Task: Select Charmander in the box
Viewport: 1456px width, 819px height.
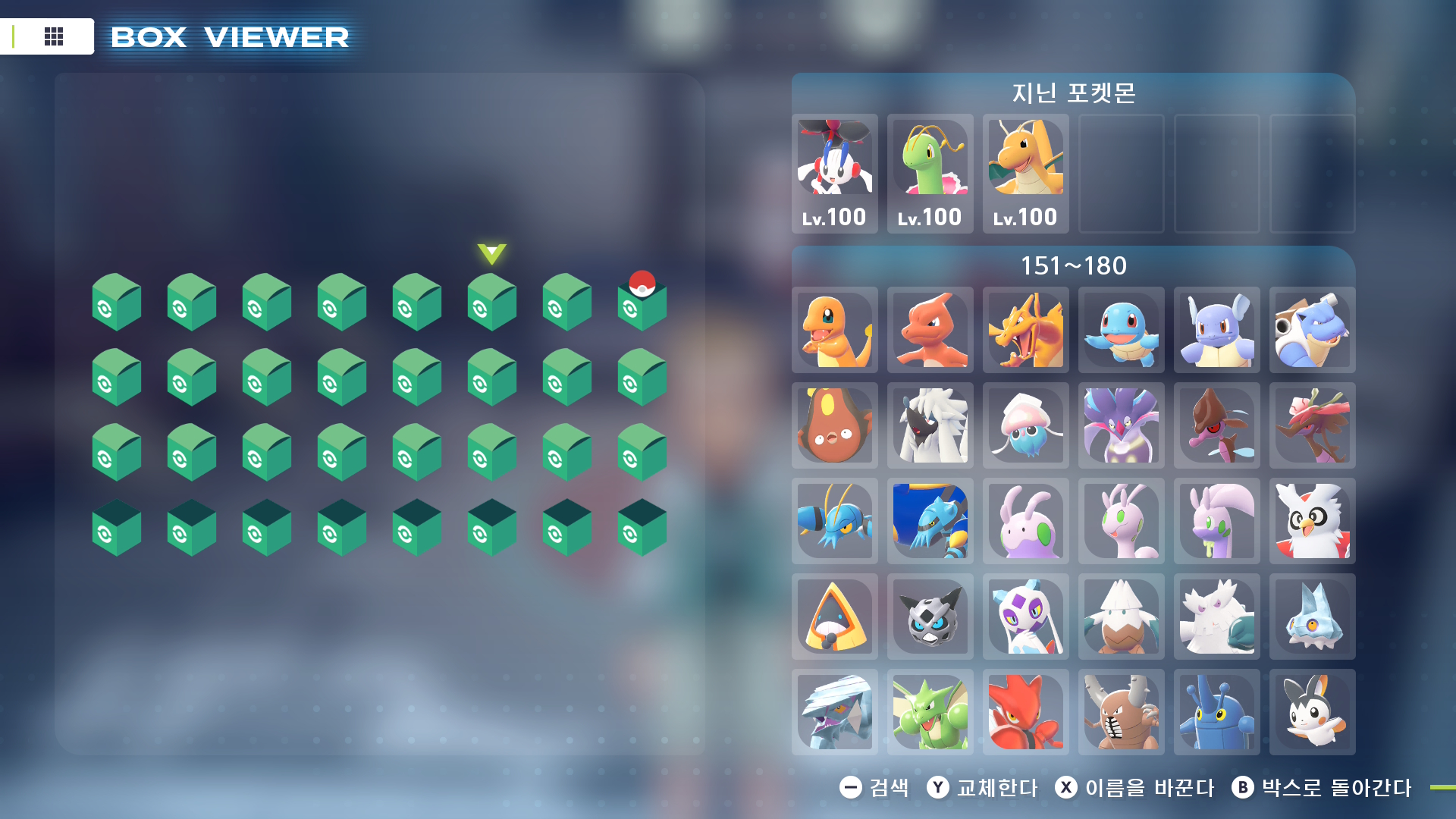Action: coord(834,330)
